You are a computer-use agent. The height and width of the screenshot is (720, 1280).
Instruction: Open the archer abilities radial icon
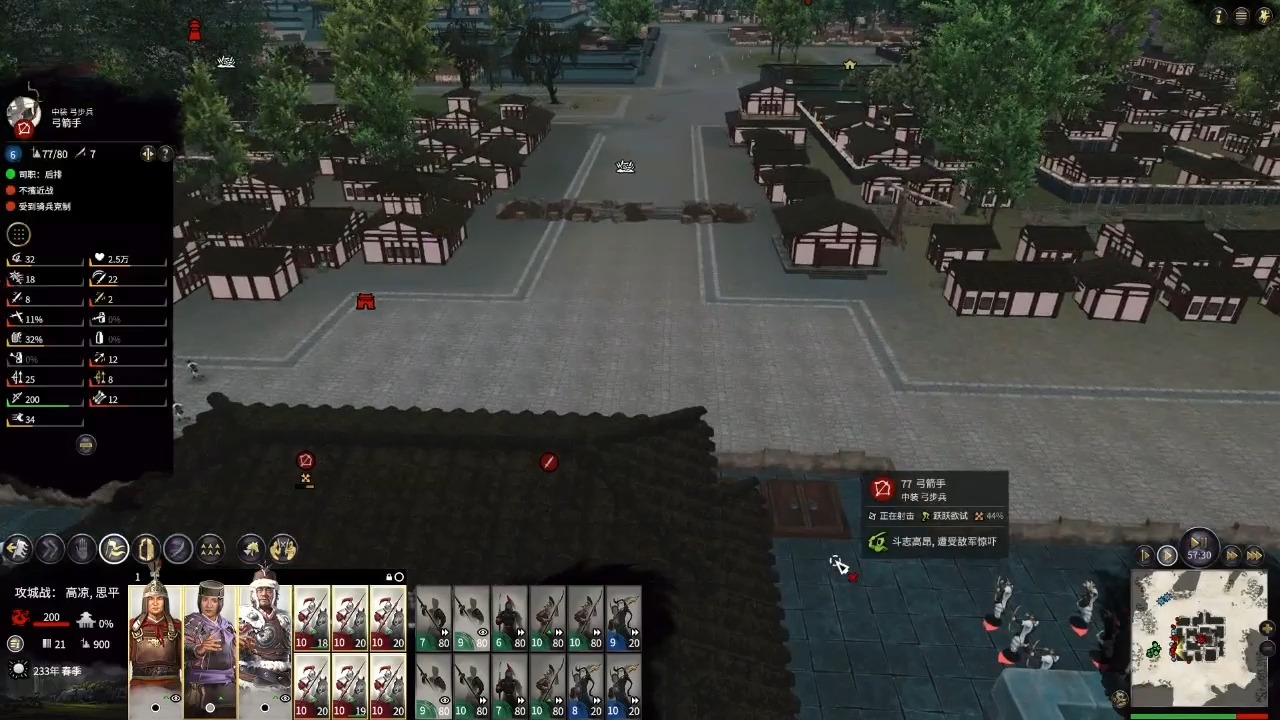pos(18,233)
